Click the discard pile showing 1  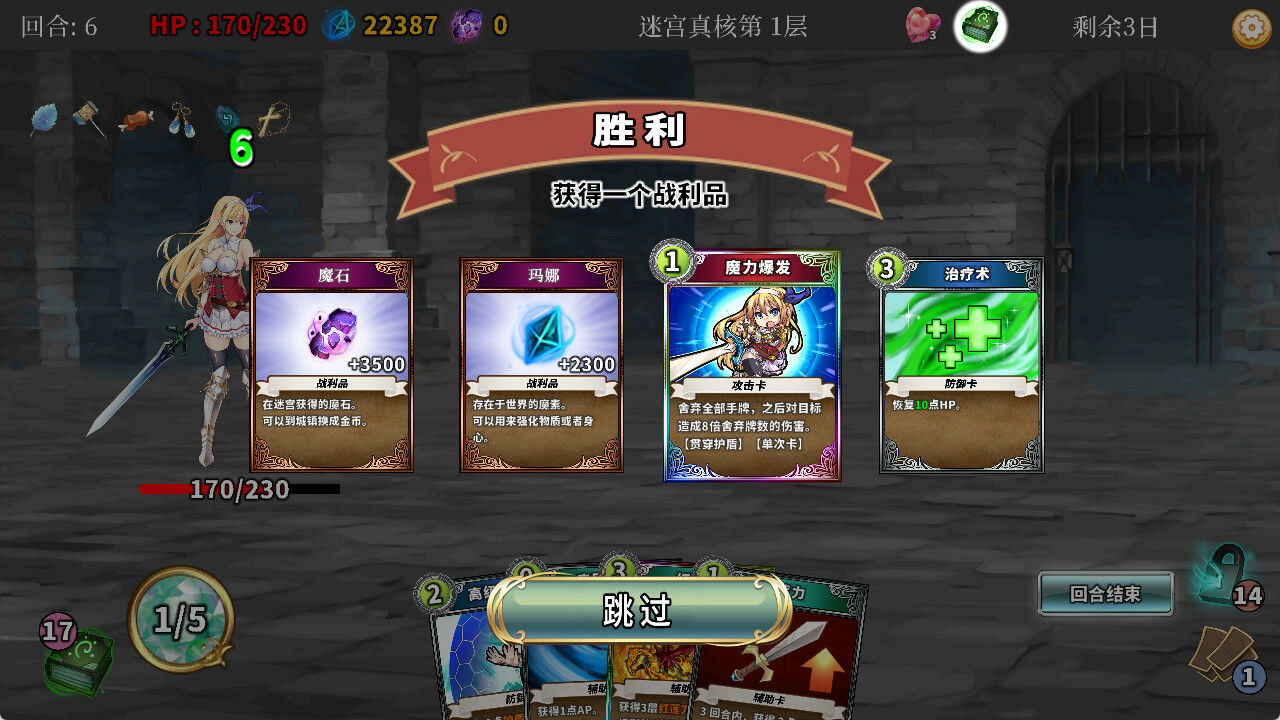point(1222,653)
